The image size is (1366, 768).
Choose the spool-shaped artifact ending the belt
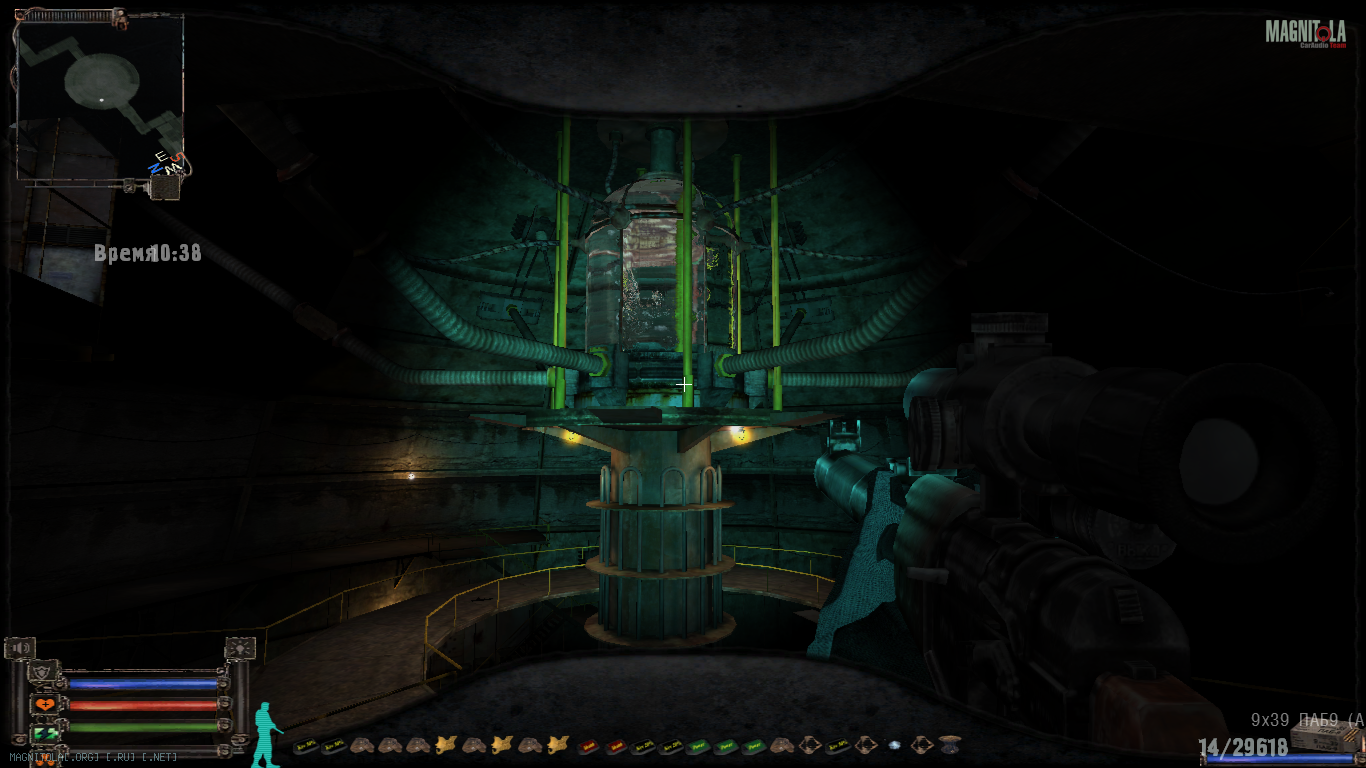(x=949, y=745)
